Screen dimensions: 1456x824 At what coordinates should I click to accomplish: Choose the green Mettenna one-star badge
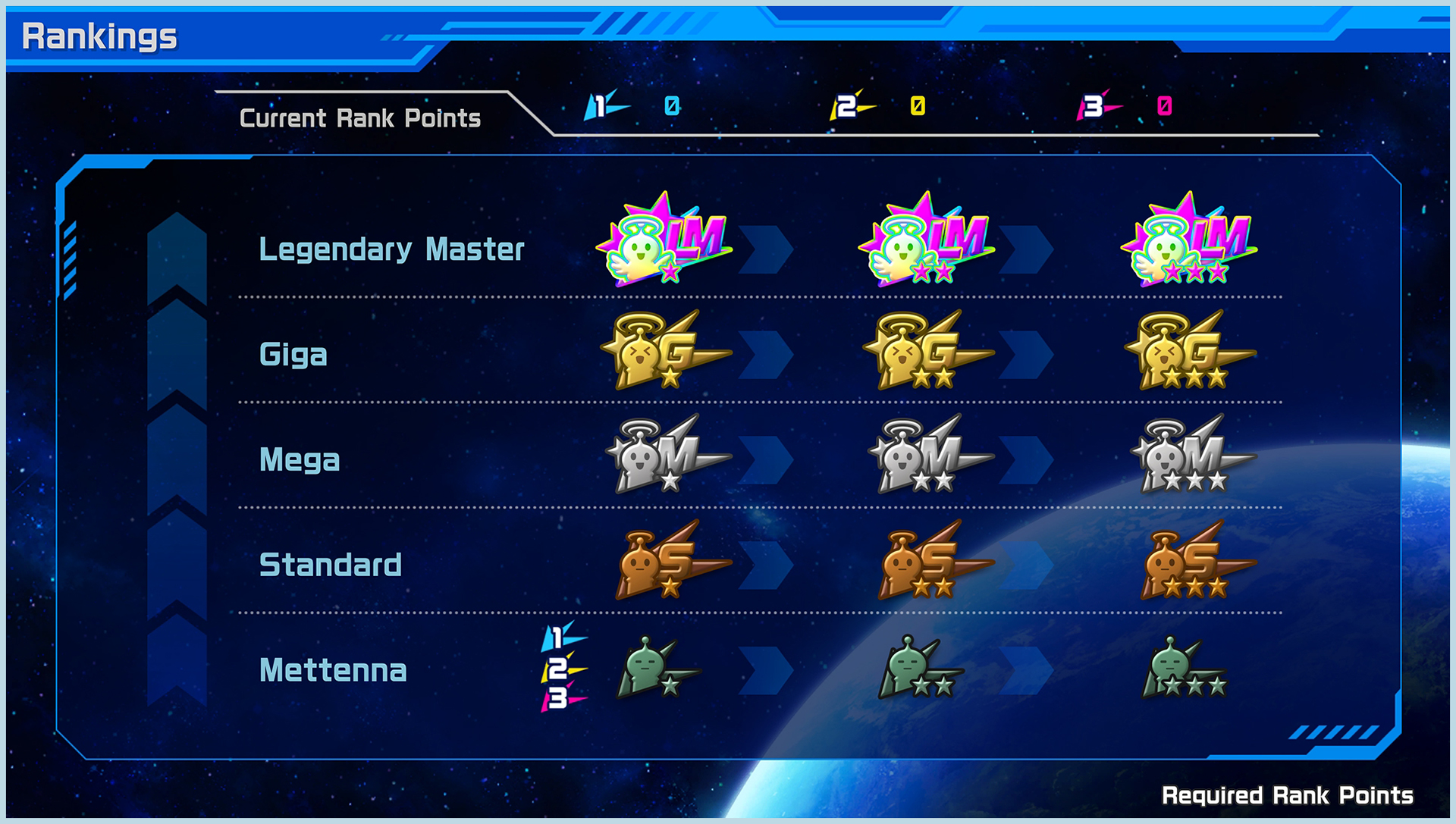(x=657, y=668)
